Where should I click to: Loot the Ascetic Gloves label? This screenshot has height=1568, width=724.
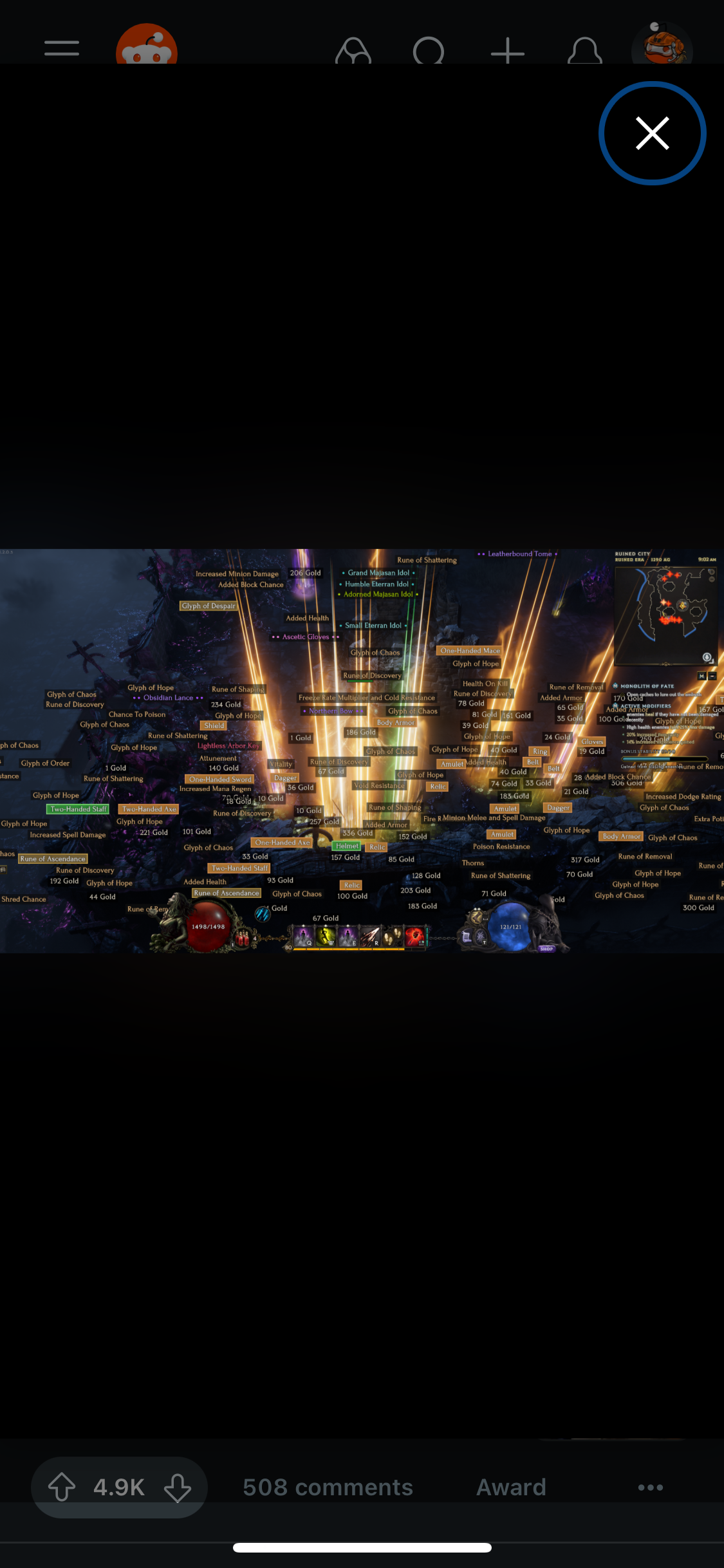pos(306,637)
